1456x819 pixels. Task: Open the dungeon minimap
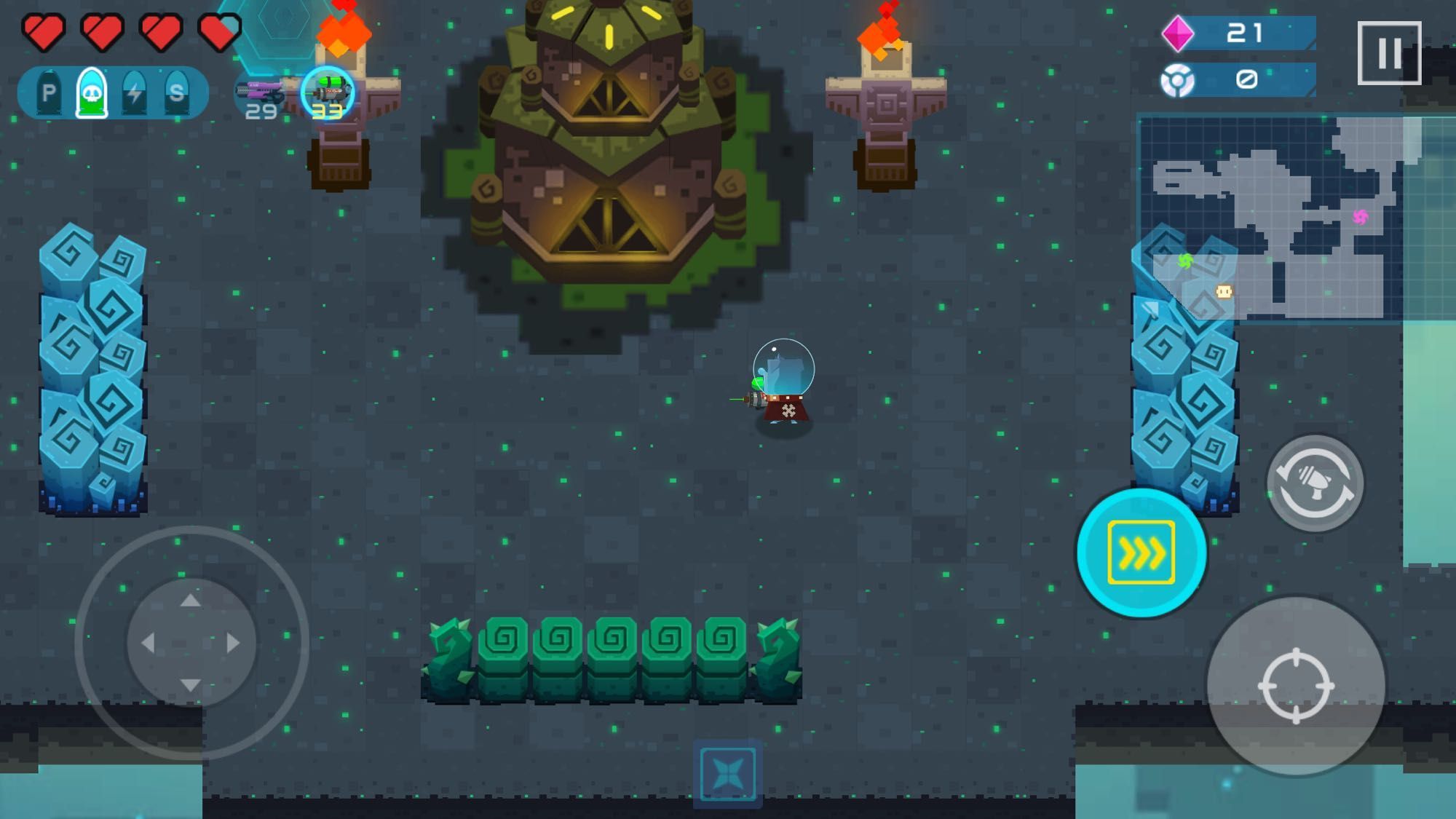(1270, 218)
